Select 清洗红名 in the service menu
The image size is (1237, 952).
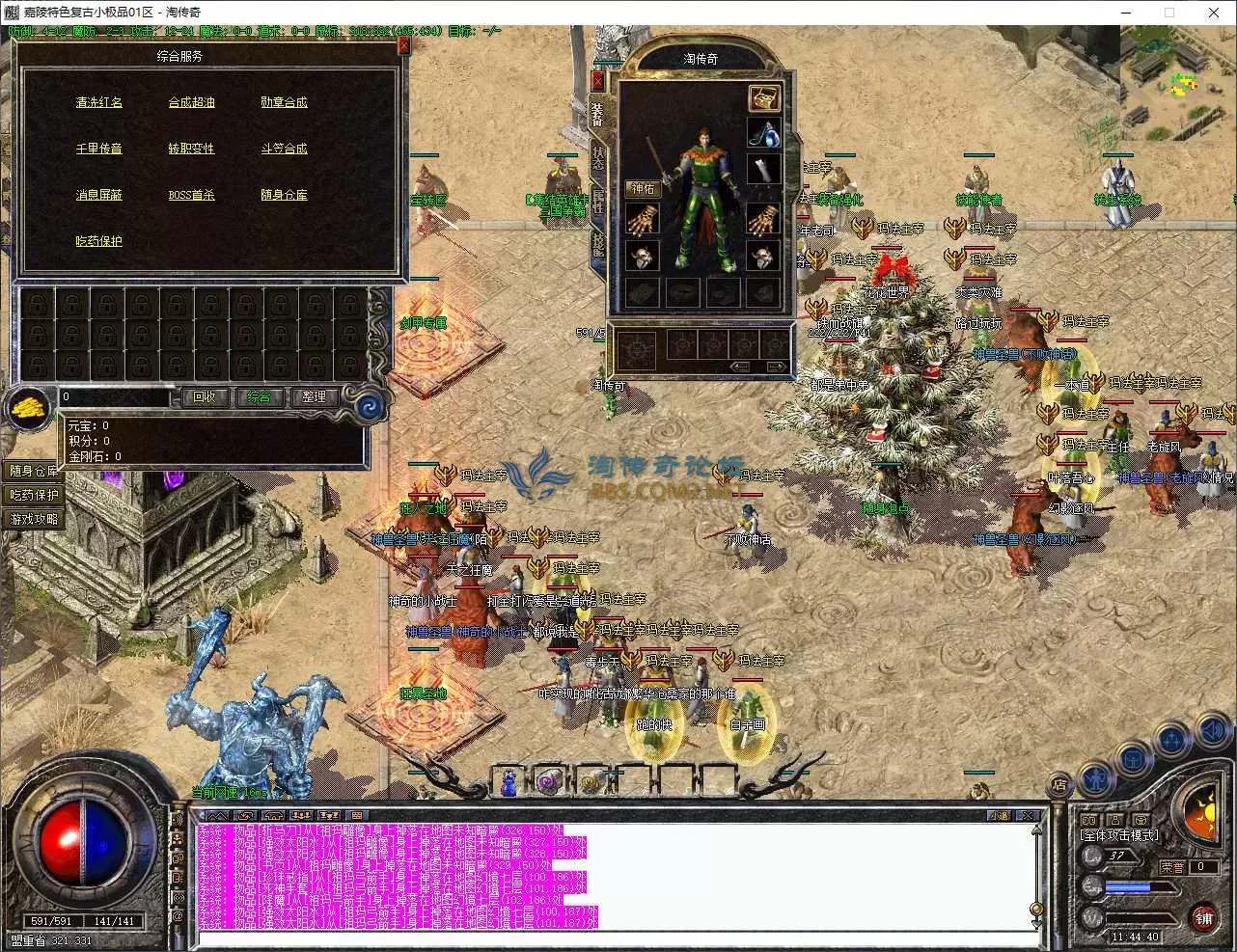99,102
